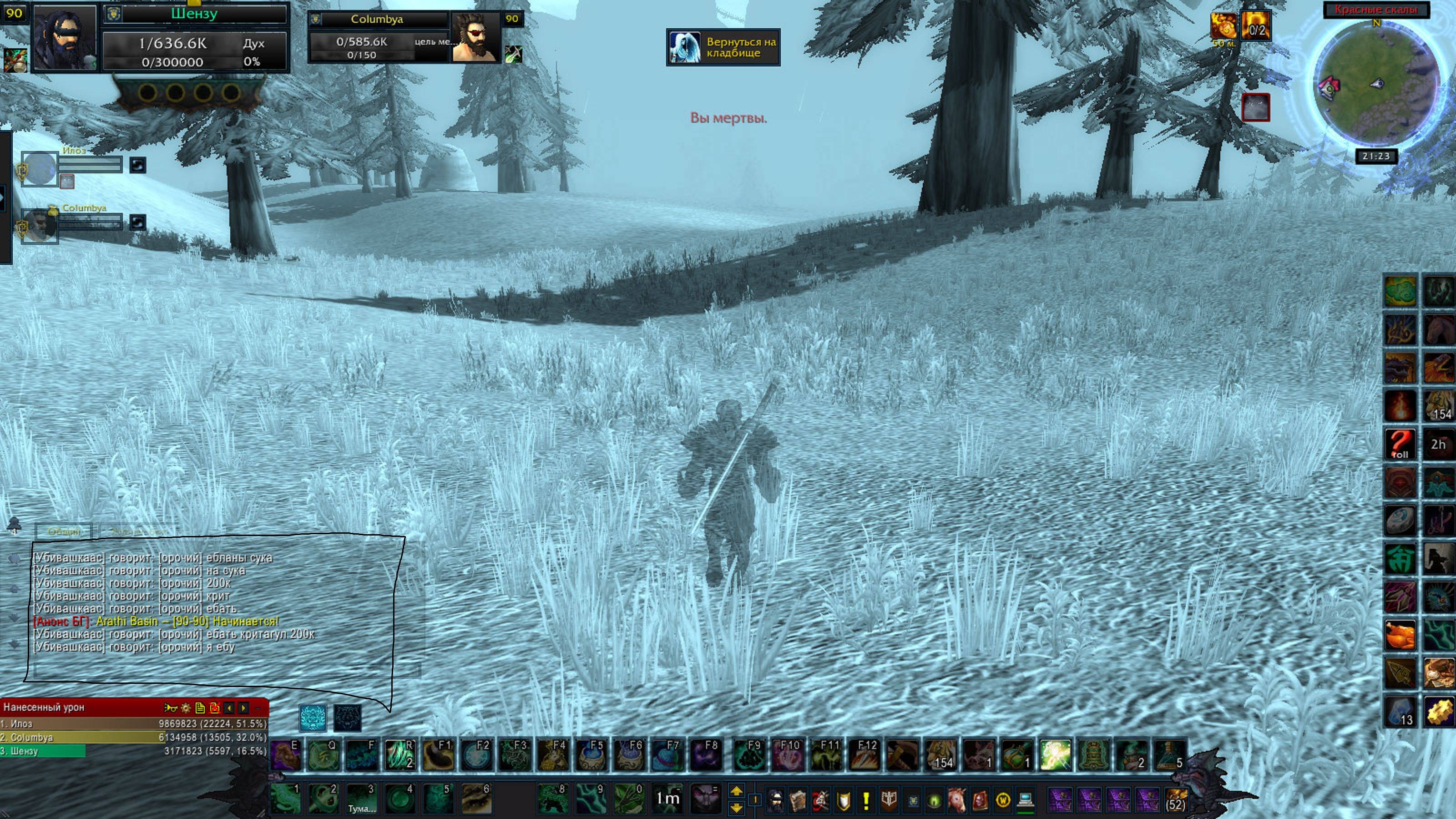Use the roast chicken food item
Viewport: 1456px width, 819px height.
1400,635
